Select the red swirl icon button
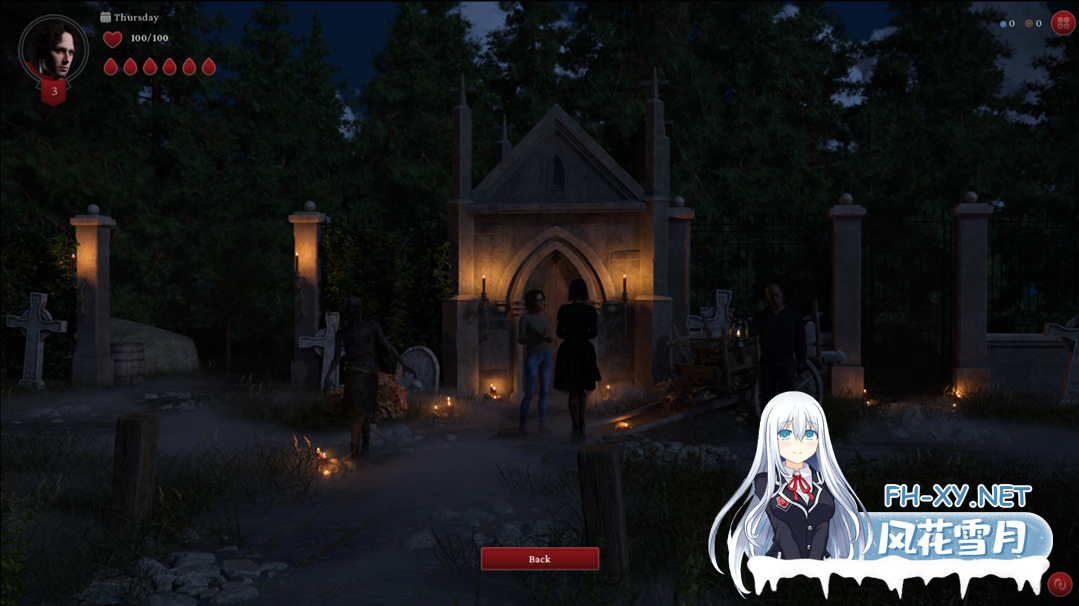Image resolution: width=1079 pixels, height=606 pixels. coord(1059,584)
